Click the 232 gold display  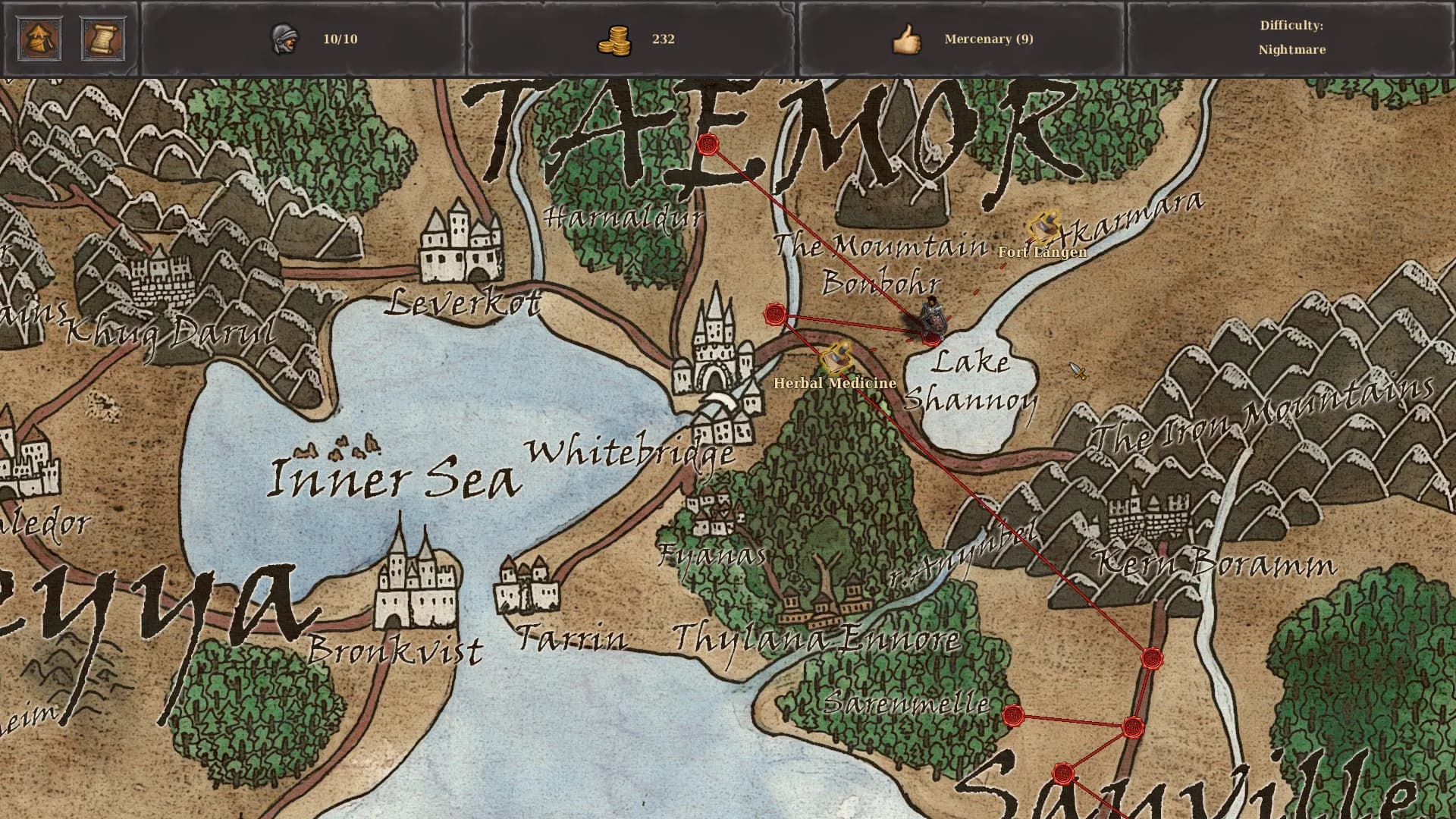(664, 39)
